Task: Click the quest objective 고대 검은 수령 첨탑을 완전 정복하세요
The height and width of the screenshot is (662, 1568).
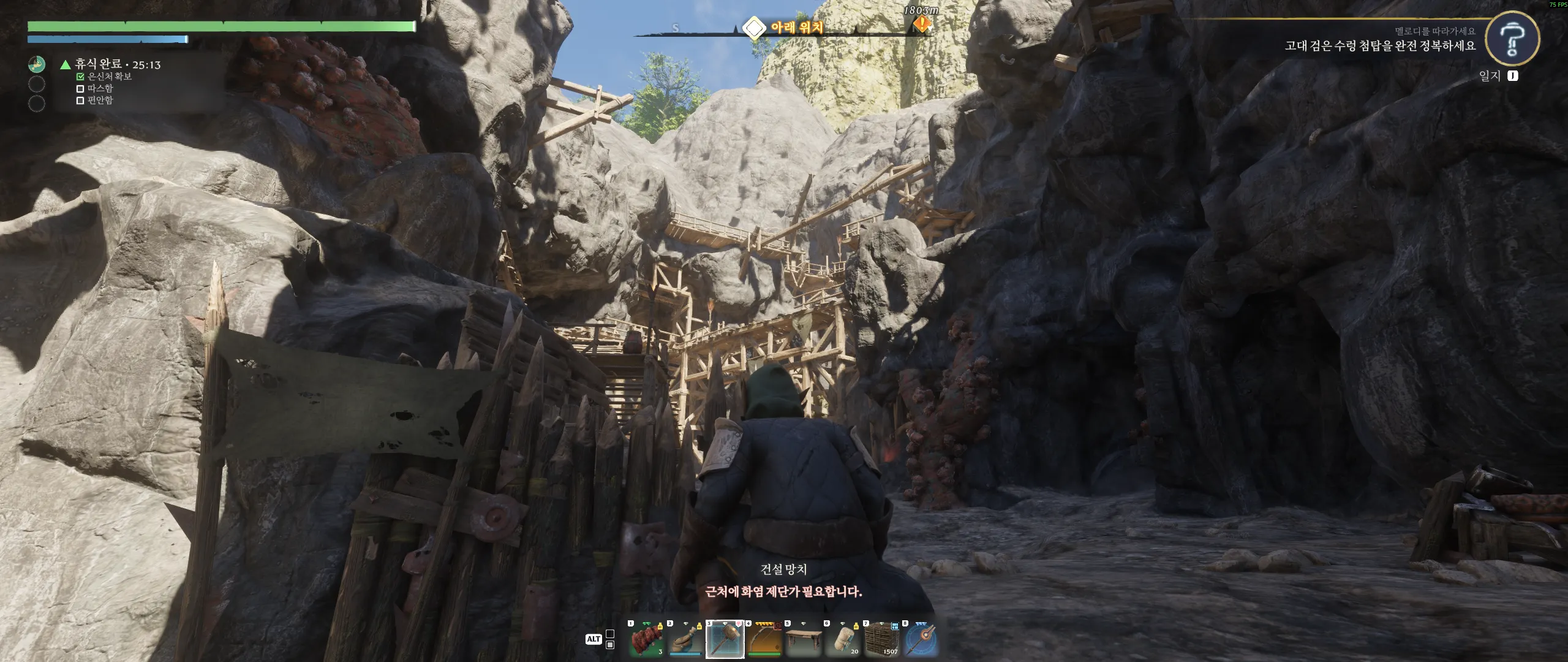Action: click(1380, 46)
